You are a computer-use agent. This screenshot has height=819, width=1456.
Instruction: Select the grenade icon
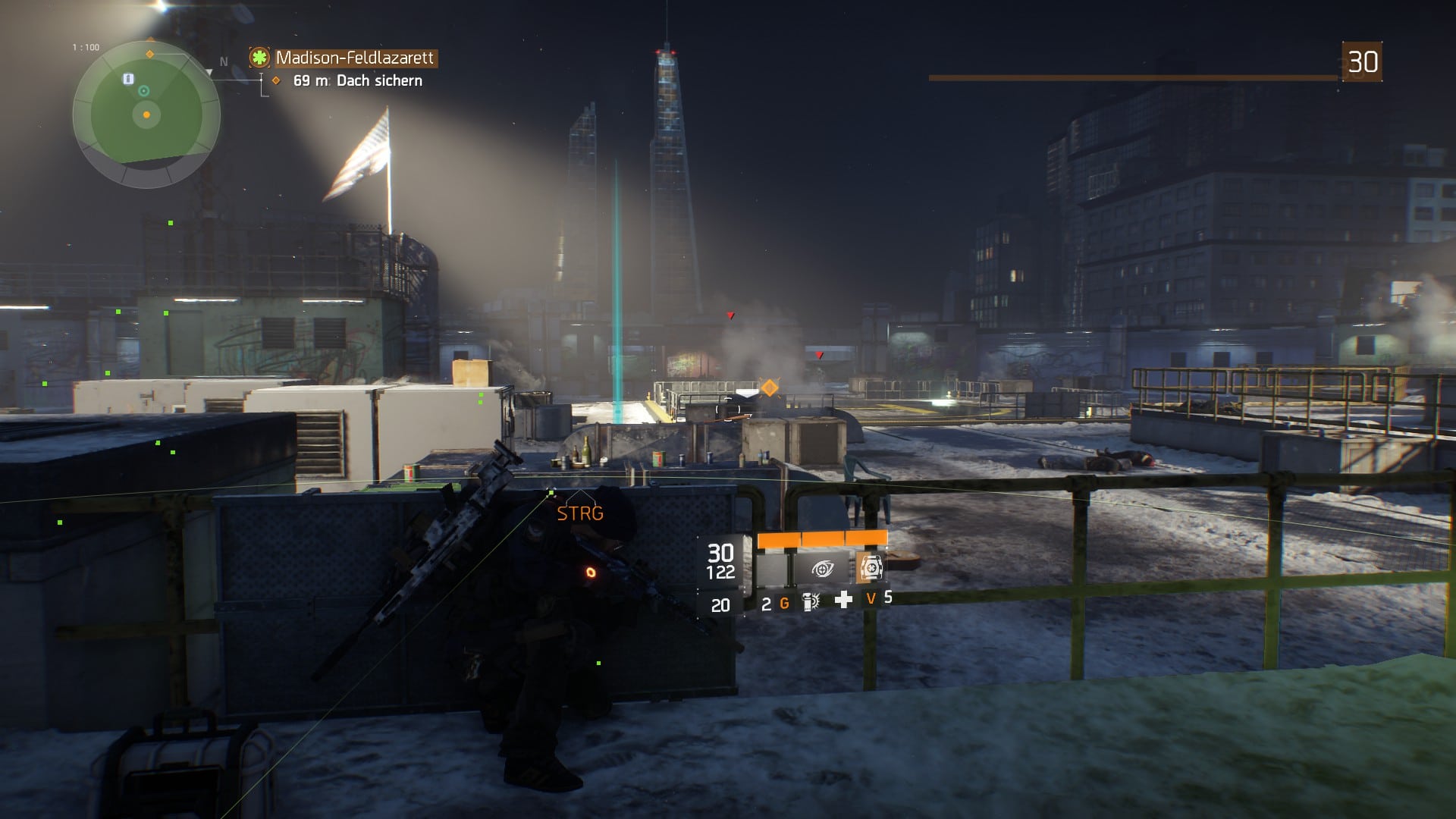coord(811,602)
